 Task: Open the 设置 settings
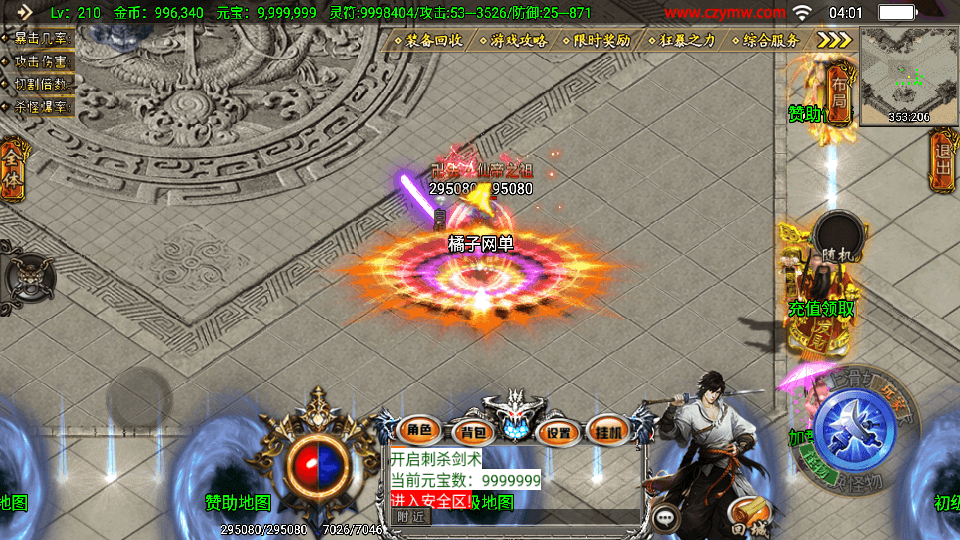click(559, 432)
